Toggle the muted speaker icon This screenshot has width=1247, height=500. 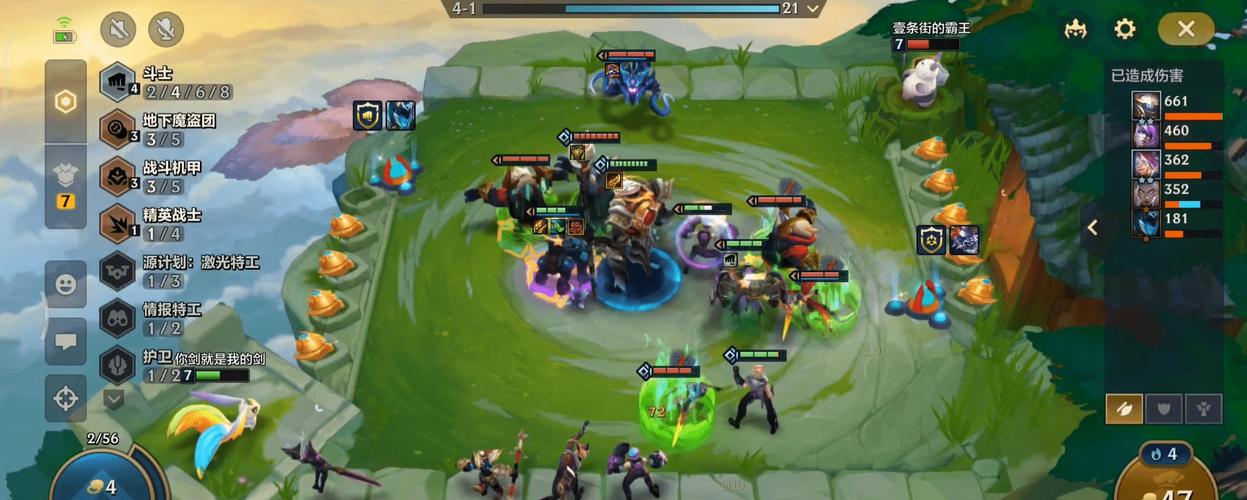click(118, 29)
